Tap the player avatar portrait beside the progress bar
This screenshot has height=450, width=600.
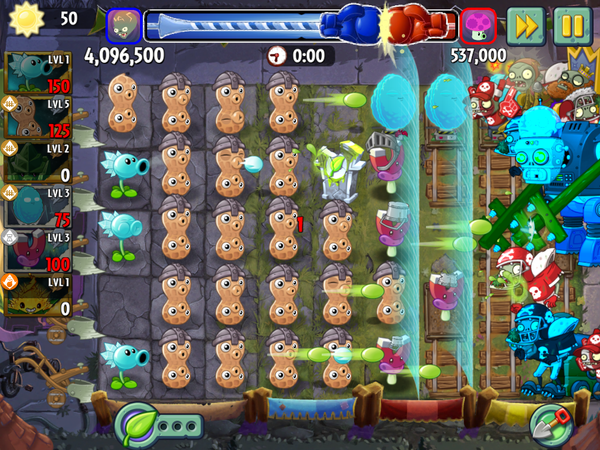pyautogui.click(x=123, y=24)
